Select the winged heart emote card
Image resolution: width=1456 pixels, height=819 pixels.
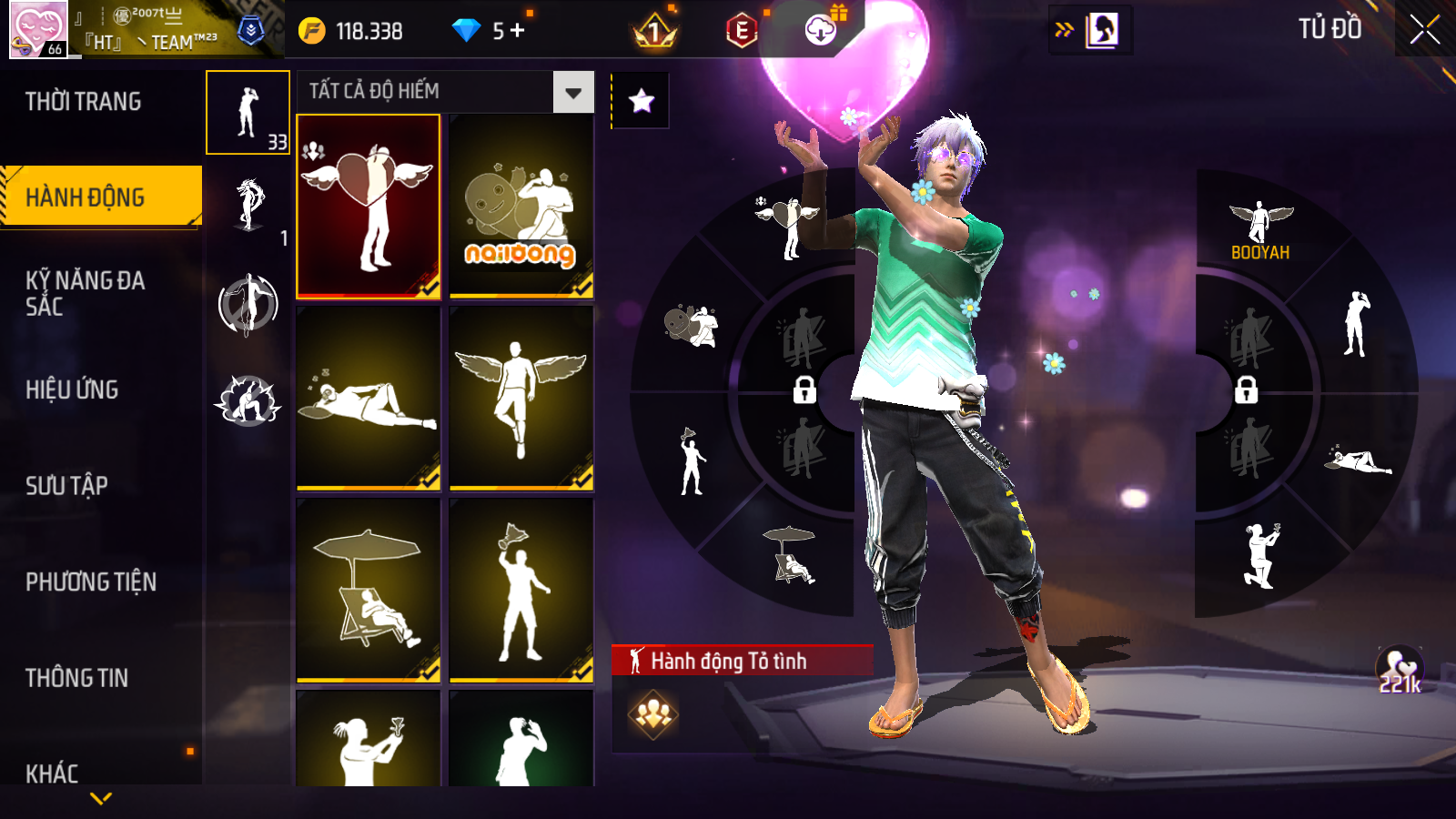369,206
